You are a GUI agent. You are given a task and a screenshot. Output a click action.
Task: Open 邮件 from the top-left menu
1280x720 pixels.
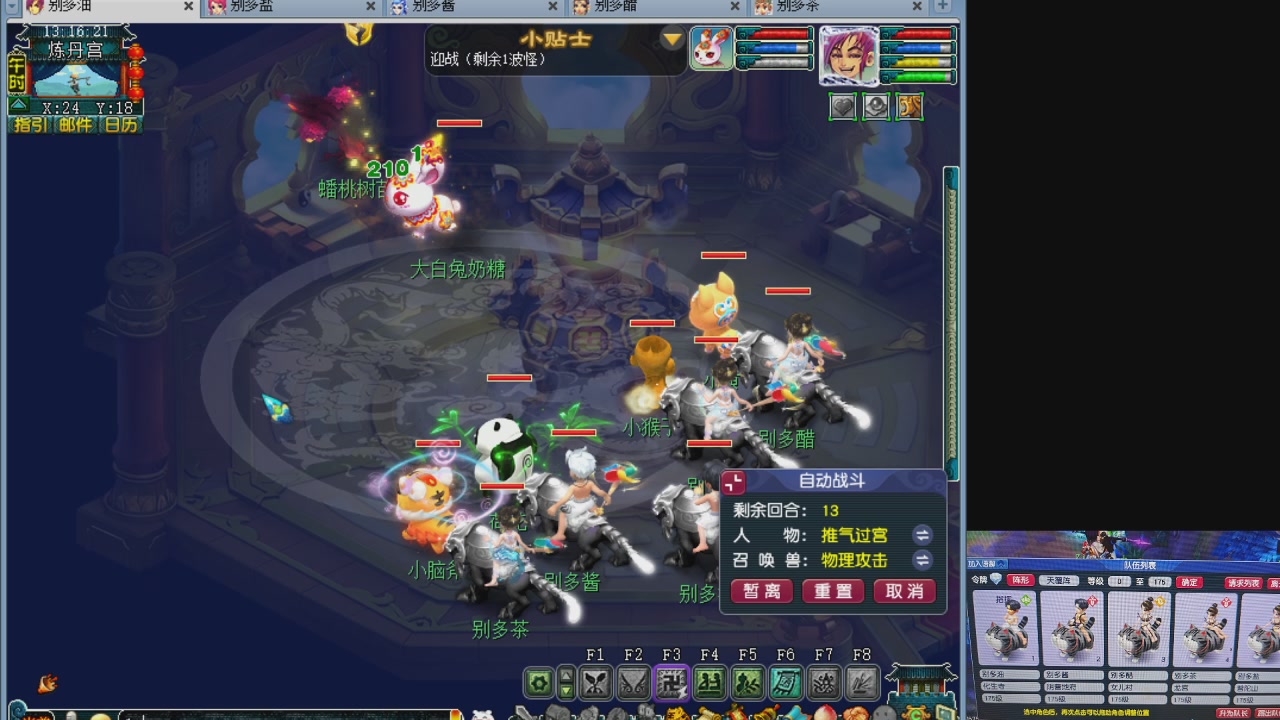click(76, 124)
